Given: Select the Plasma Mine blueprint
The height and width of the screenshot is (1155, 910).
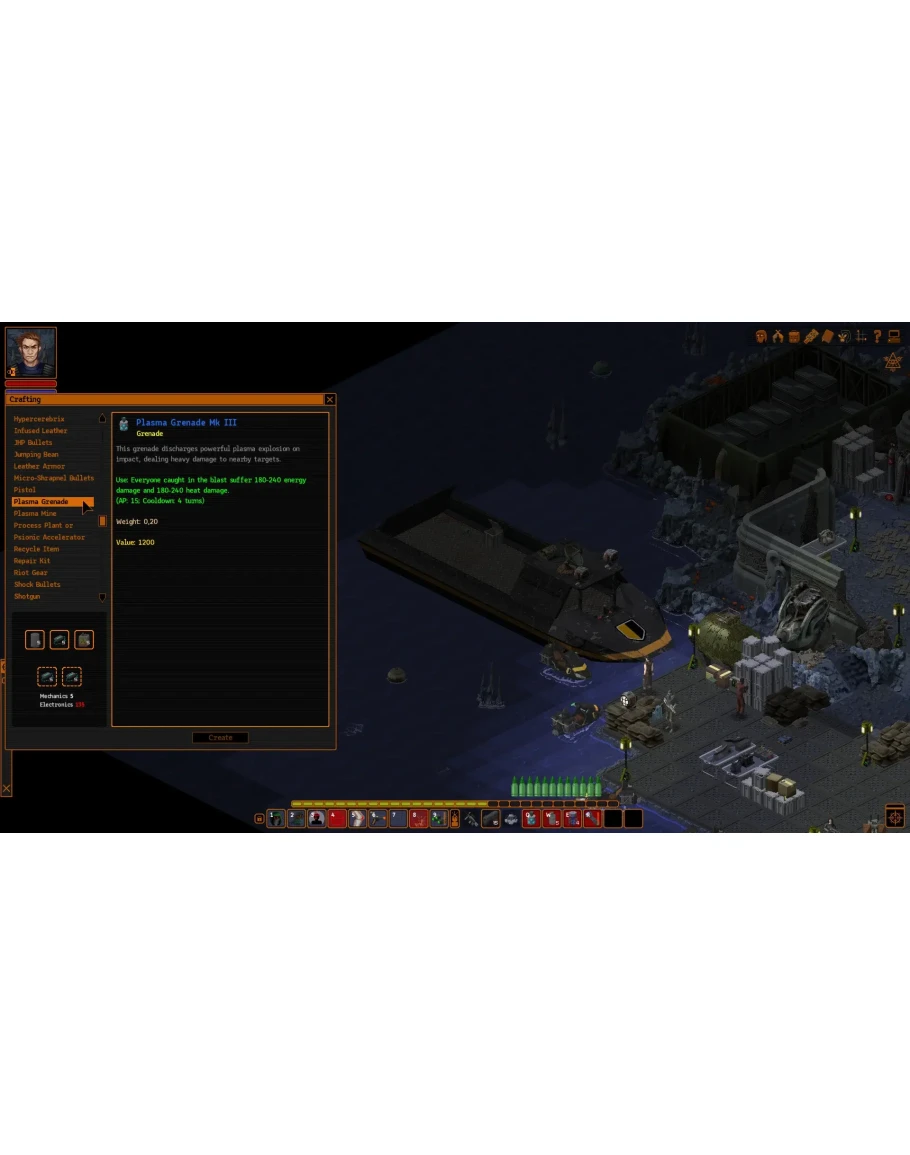Looking at the screenshot, I should coord(35,514).
